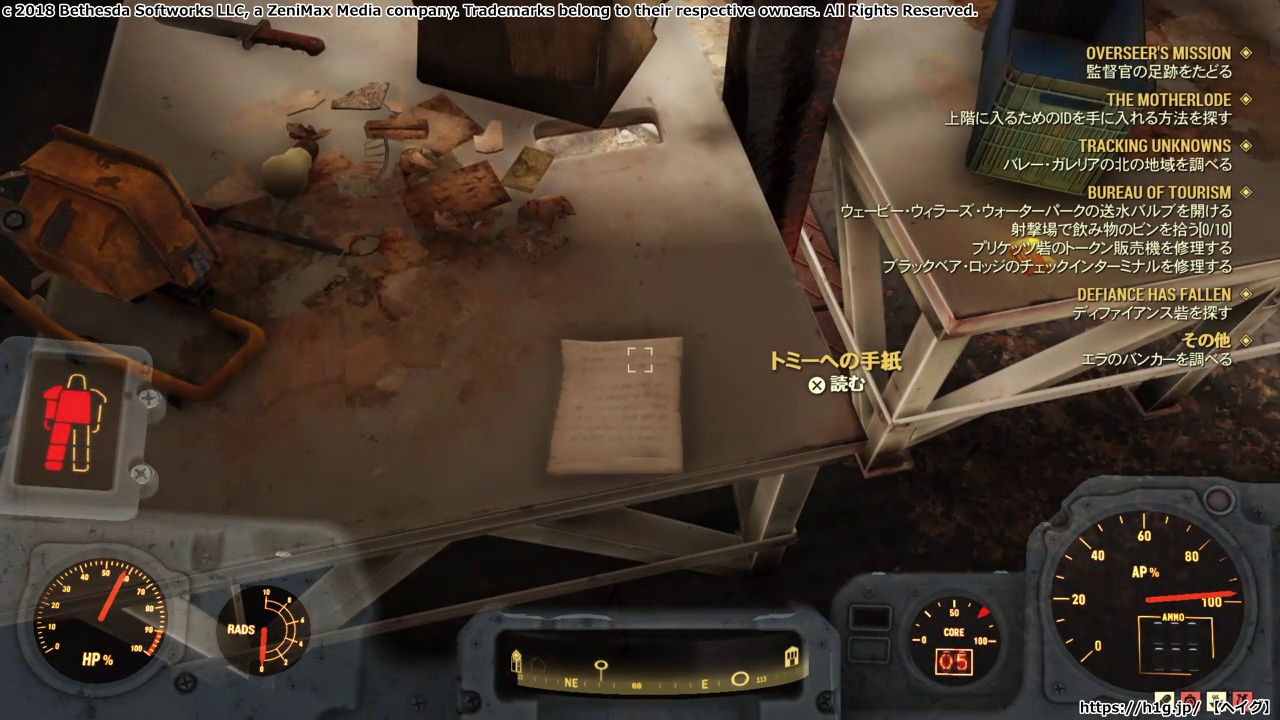1280x720 pixels.
Task: Click the Defiance Has Fallen quest entry
Action: coord(1153,294)
